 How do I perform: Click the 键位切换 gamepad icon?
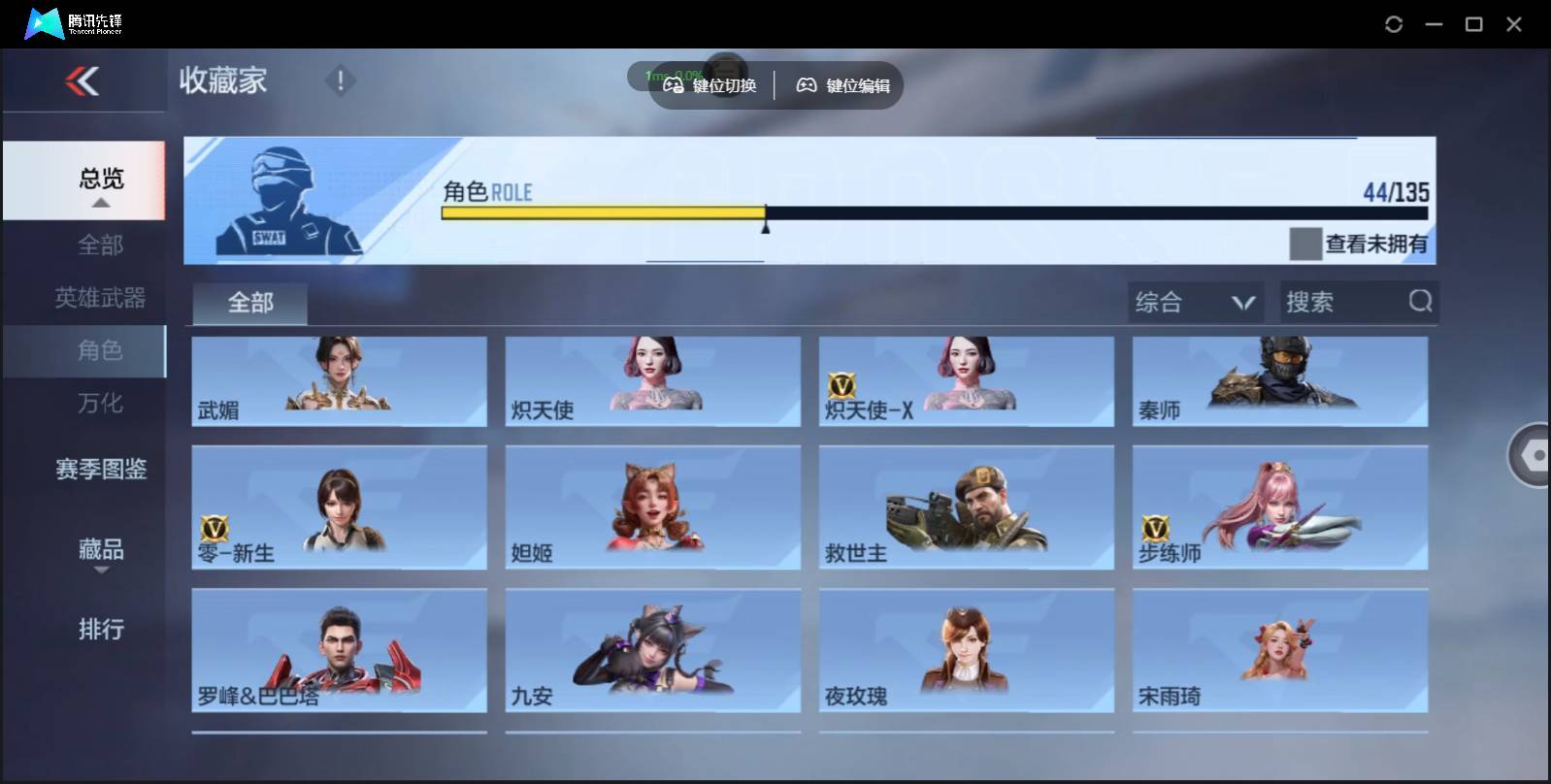pyautogui.click(x=674, y=84)
